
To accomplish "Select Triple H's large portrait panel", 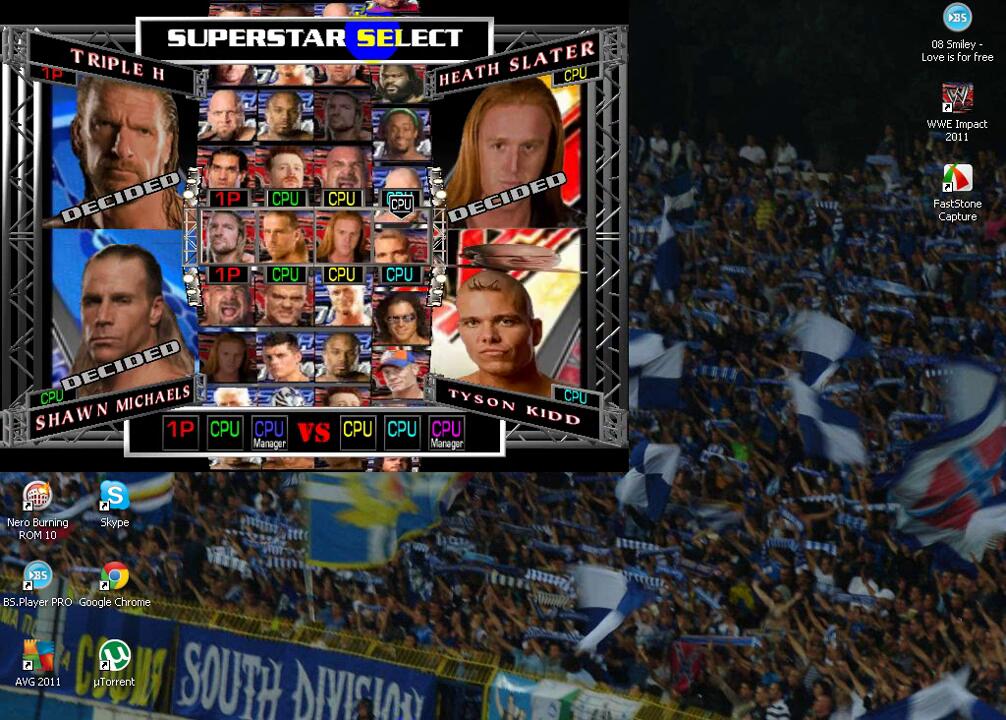I will pos(120,150).
